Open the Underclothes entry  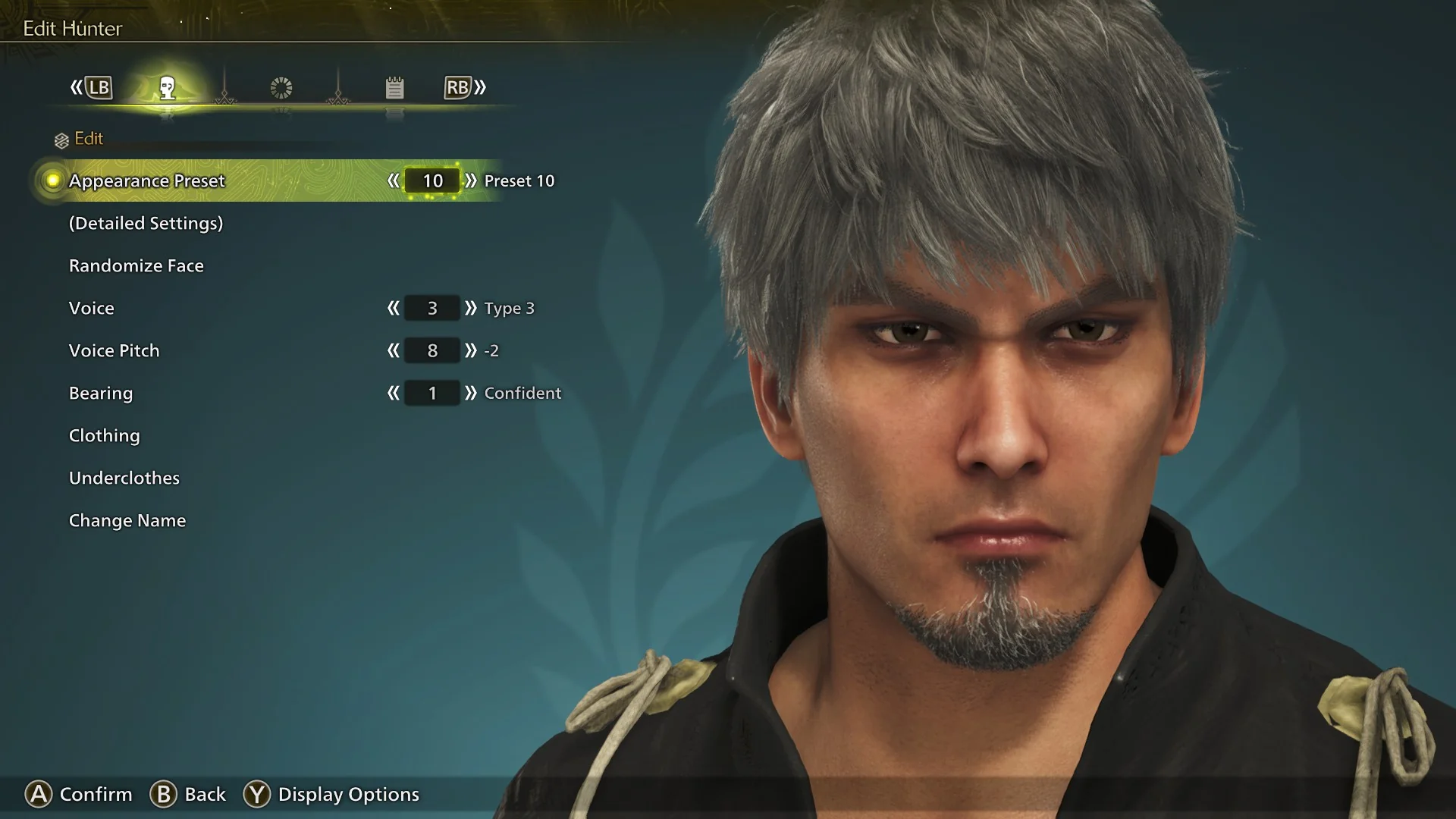124,478
